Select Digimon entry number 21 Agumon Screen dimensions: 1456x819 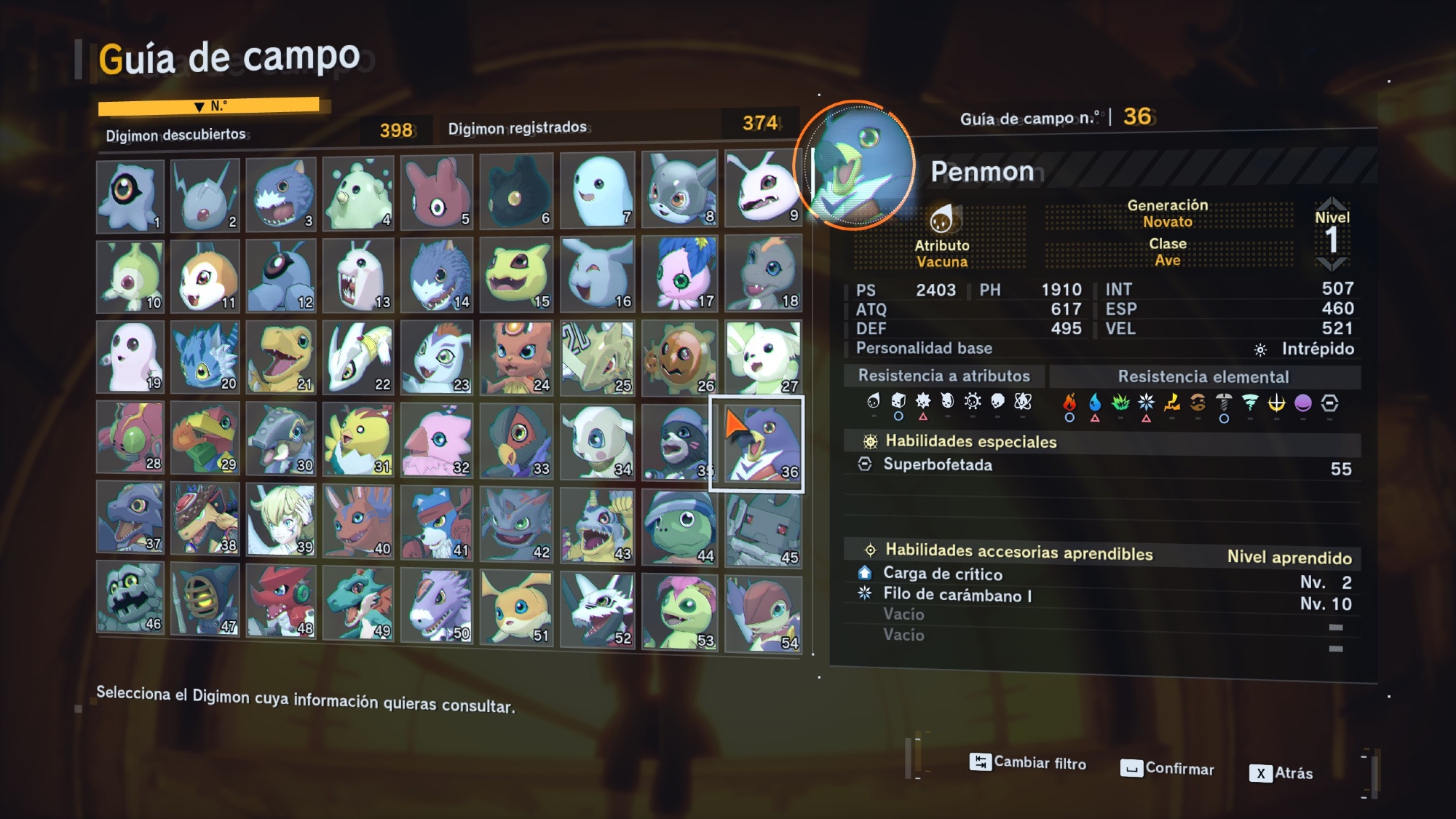[x=282, y=358]
